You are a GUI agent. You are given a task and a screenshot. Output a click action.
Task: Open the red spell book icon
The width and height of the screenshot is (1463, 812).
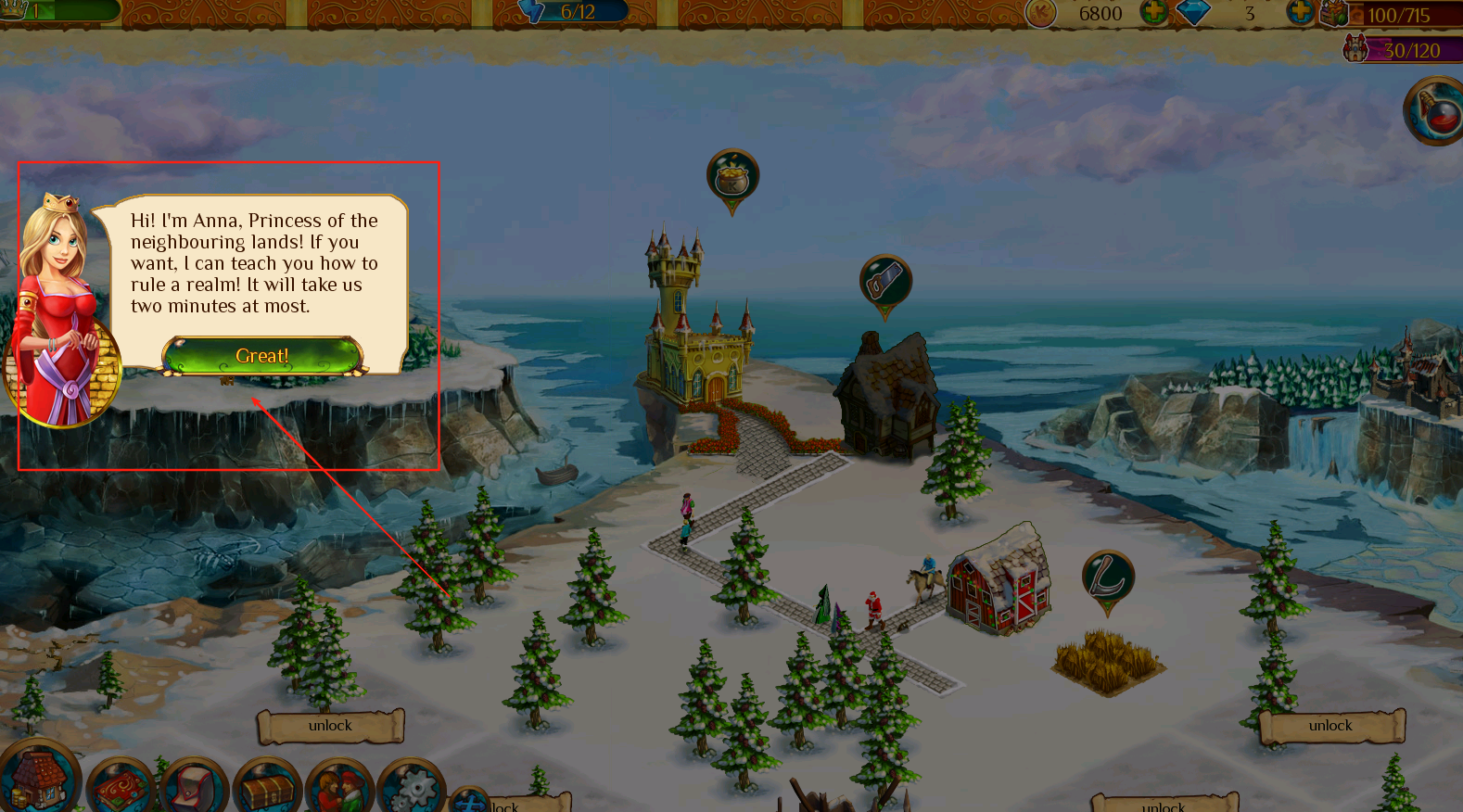click(119, 788)
